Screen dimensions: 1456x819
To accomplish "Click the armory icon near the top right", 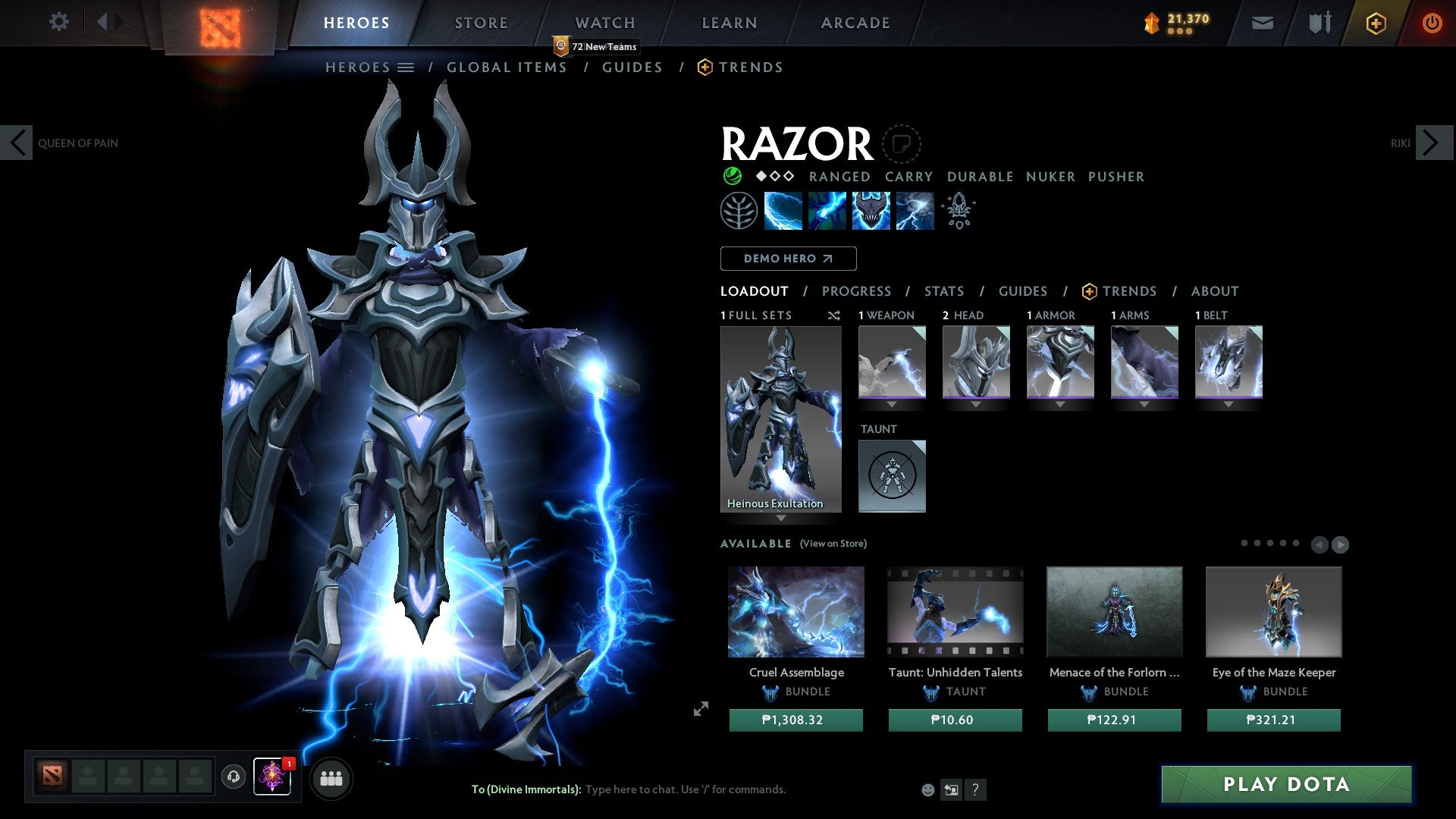I will (1319, 22).
